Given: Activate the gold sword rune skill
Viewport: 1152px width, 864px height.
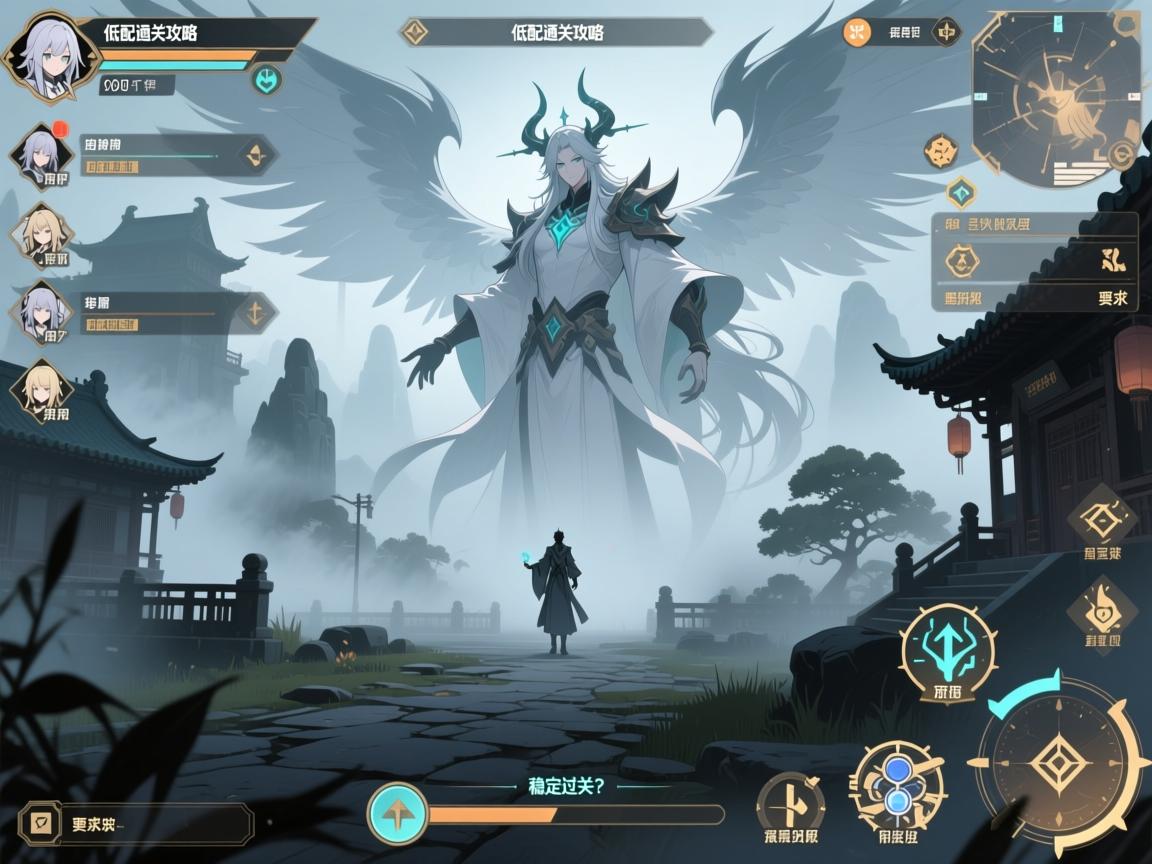Looking at the screenshot, I should (790, 803).
